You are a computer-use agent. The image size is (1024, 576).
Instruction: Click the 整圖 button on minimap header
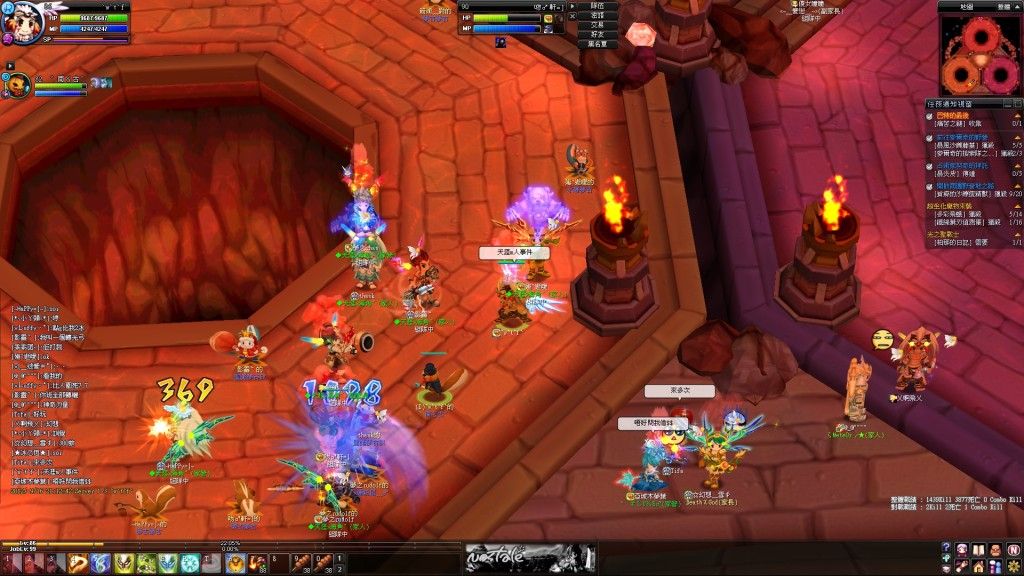pyautogui.click(x=1004, y=6)
